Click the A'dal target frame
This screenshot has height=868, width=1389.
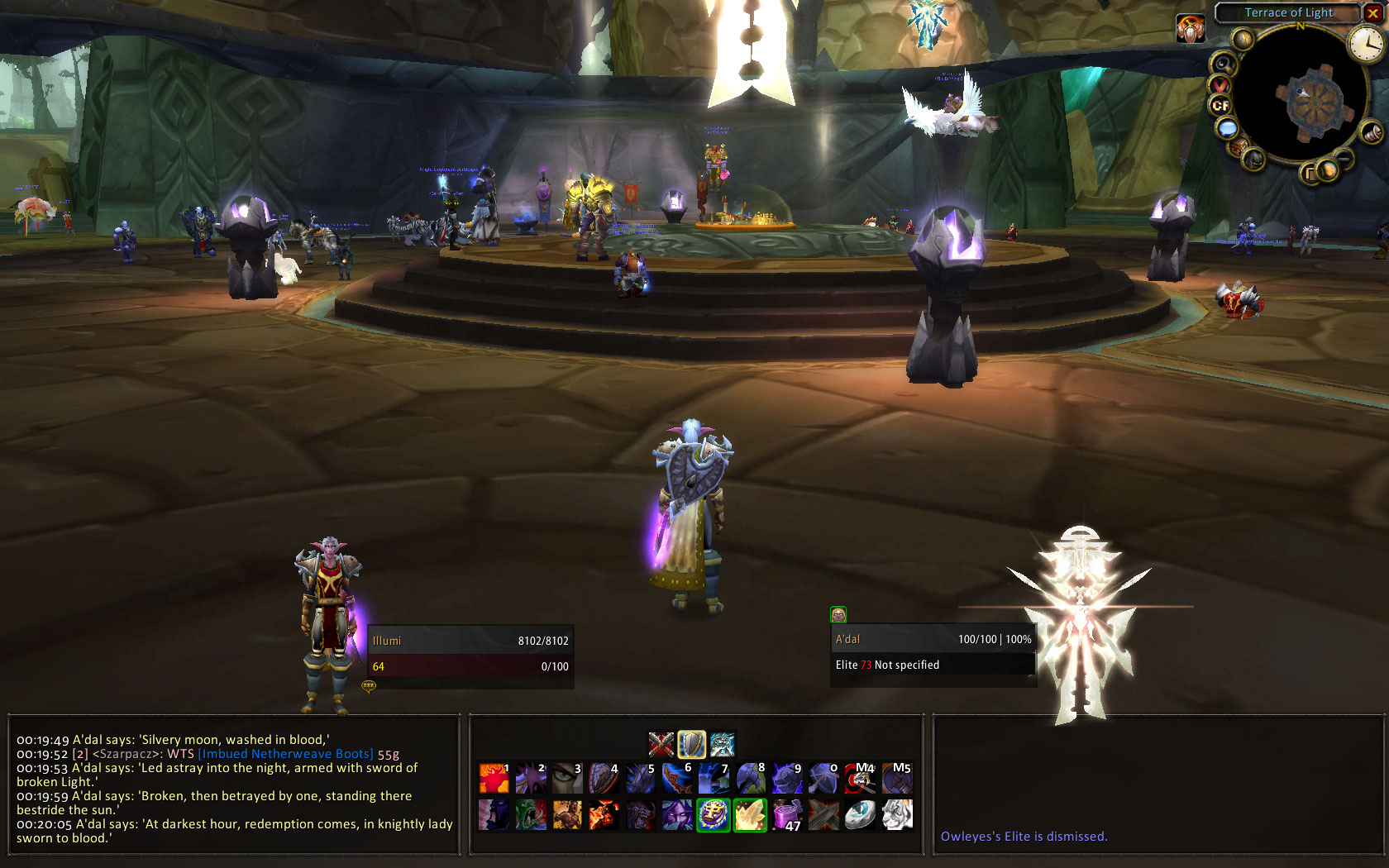[933, 652]
